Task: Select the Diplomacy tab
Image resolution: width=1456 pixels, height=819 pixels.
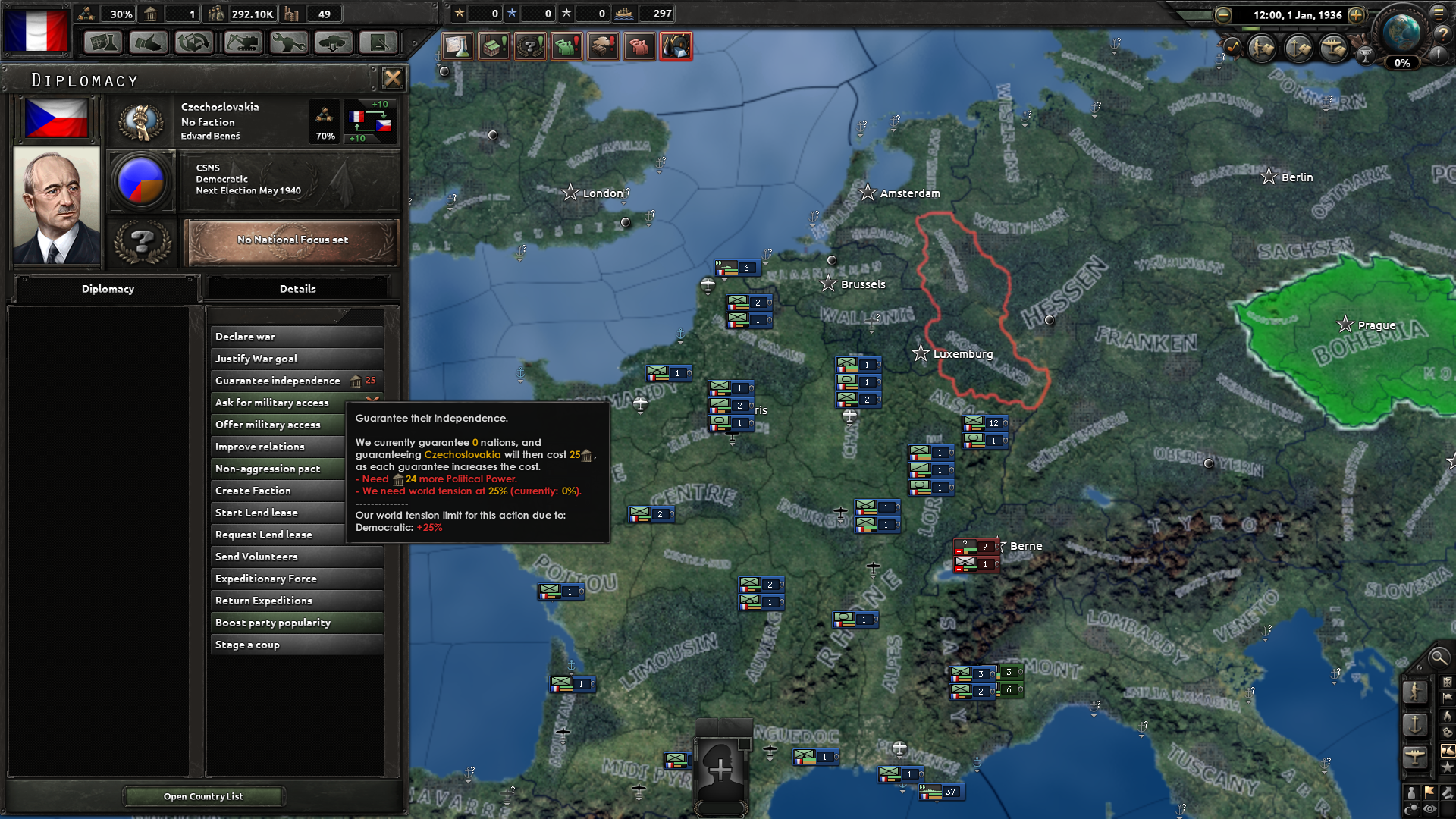Action: (x=108, y=289)
